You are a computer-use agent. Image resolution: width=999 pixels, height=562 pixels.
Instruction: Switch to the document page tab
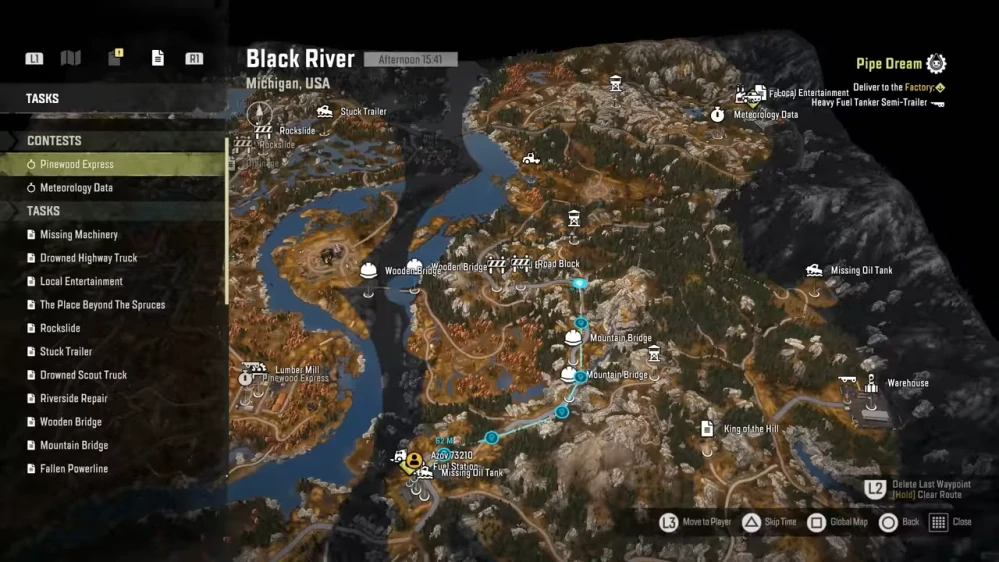[x=157, y=58]
